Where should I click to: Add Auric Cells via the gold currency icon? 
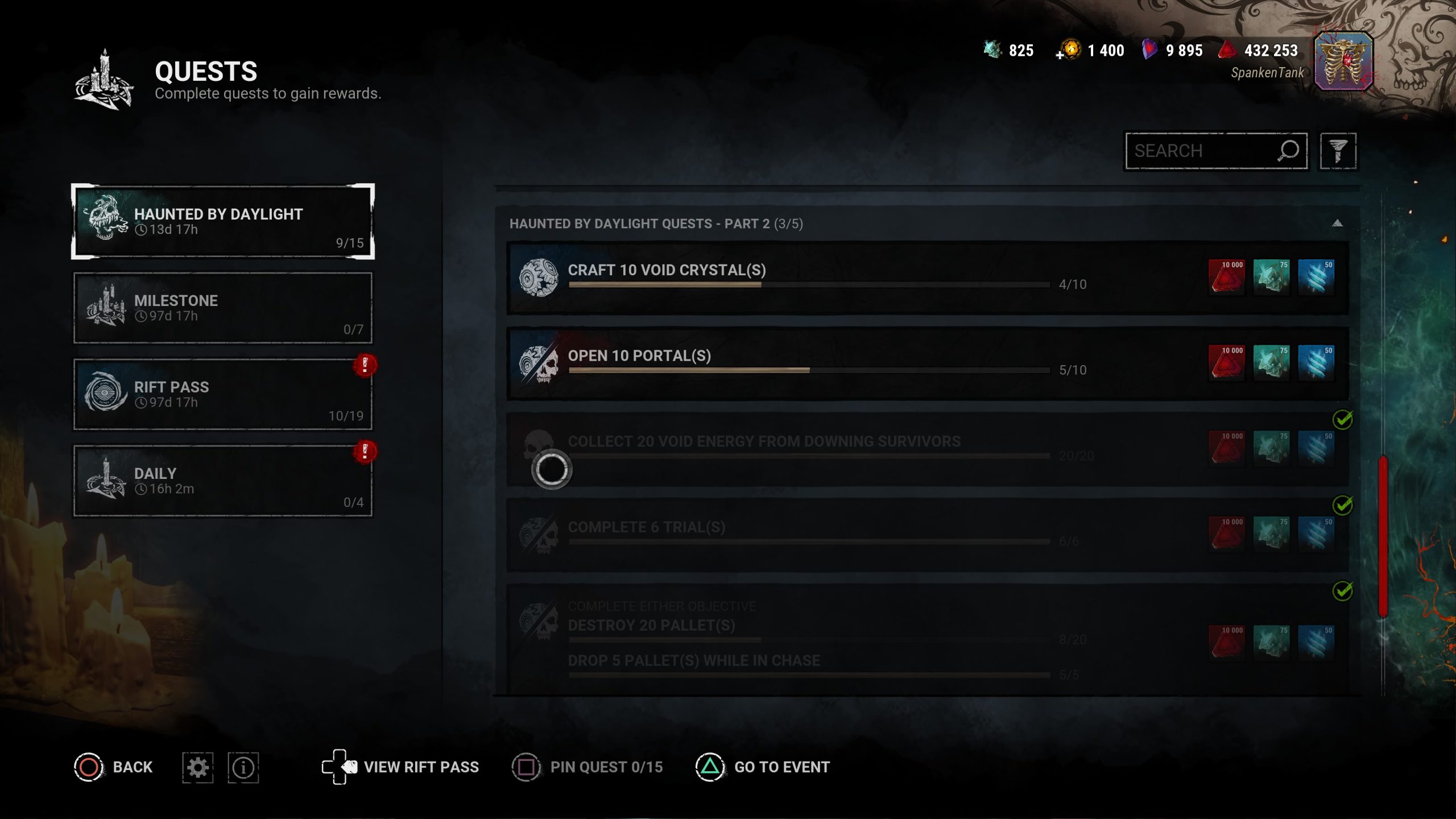(1068, 51)
